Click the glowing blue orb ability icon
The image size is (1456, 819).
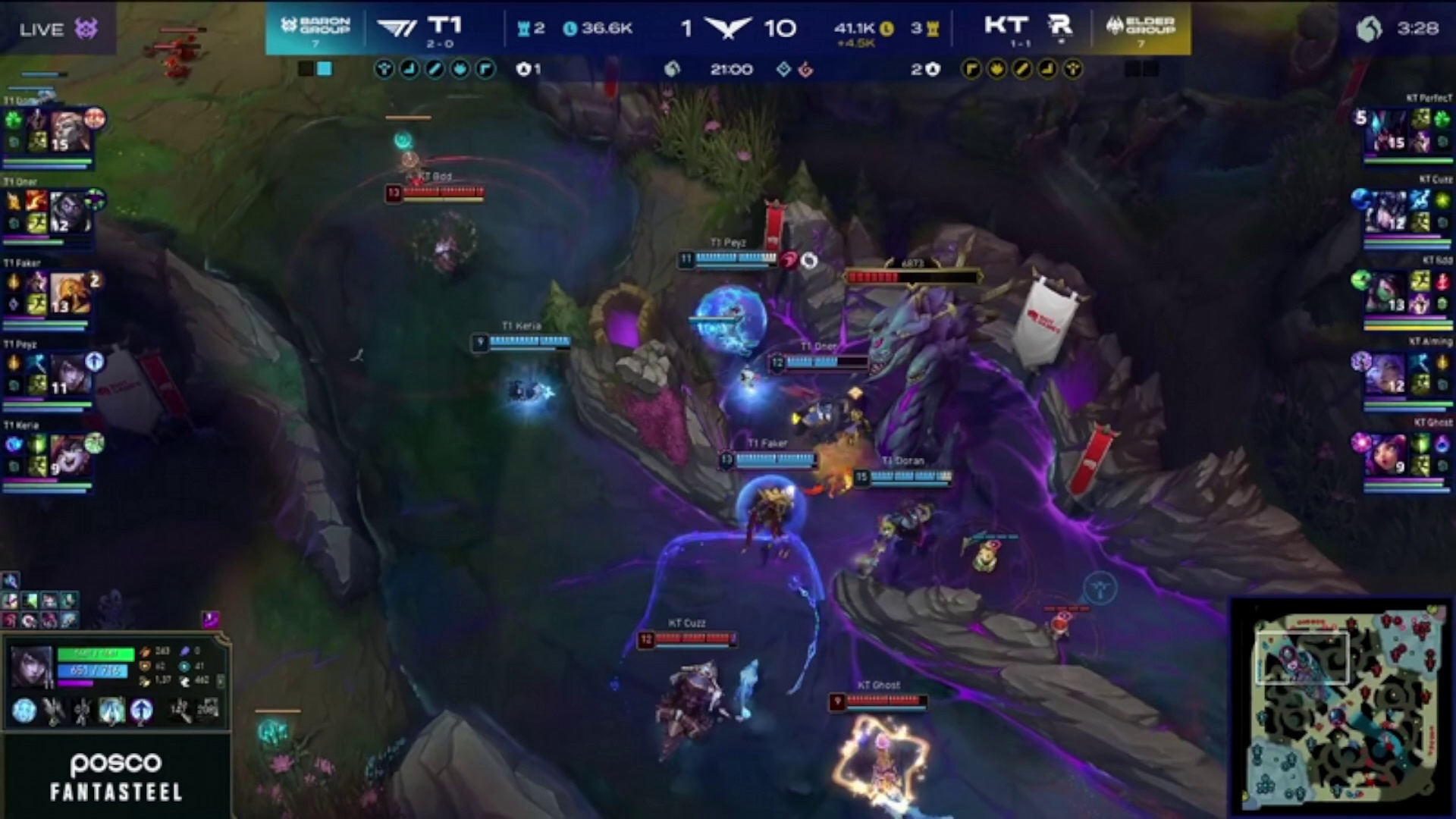24,711
